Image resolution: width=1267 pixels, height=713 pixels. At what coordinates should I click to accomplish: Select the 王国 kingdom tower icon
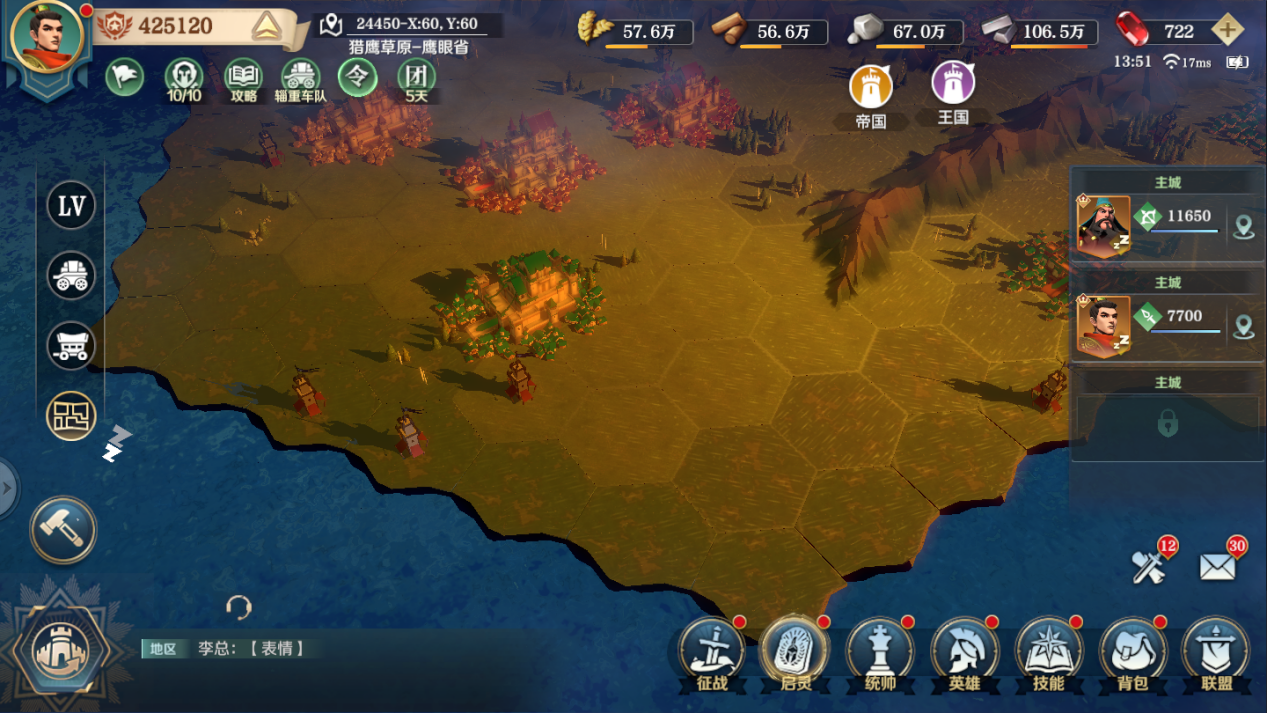[x=953, y=85]
